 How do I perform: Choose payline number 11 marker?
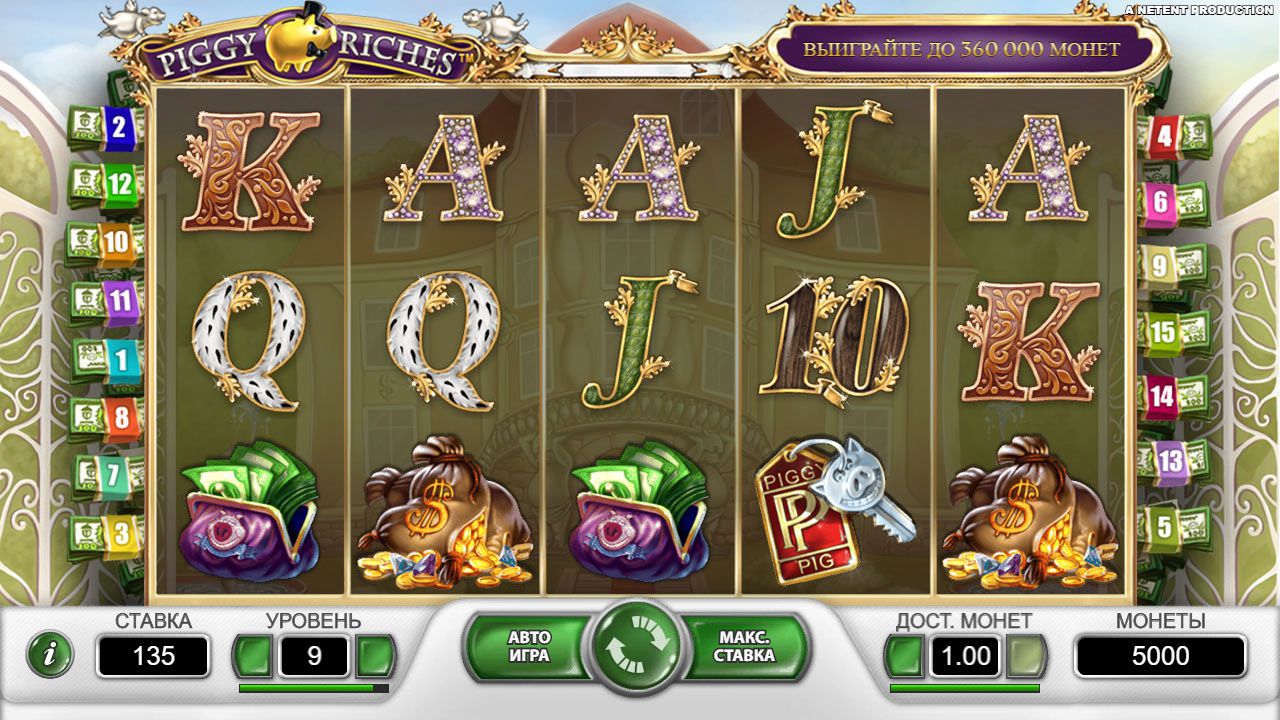pyautogui.click(x=120, y=298)
